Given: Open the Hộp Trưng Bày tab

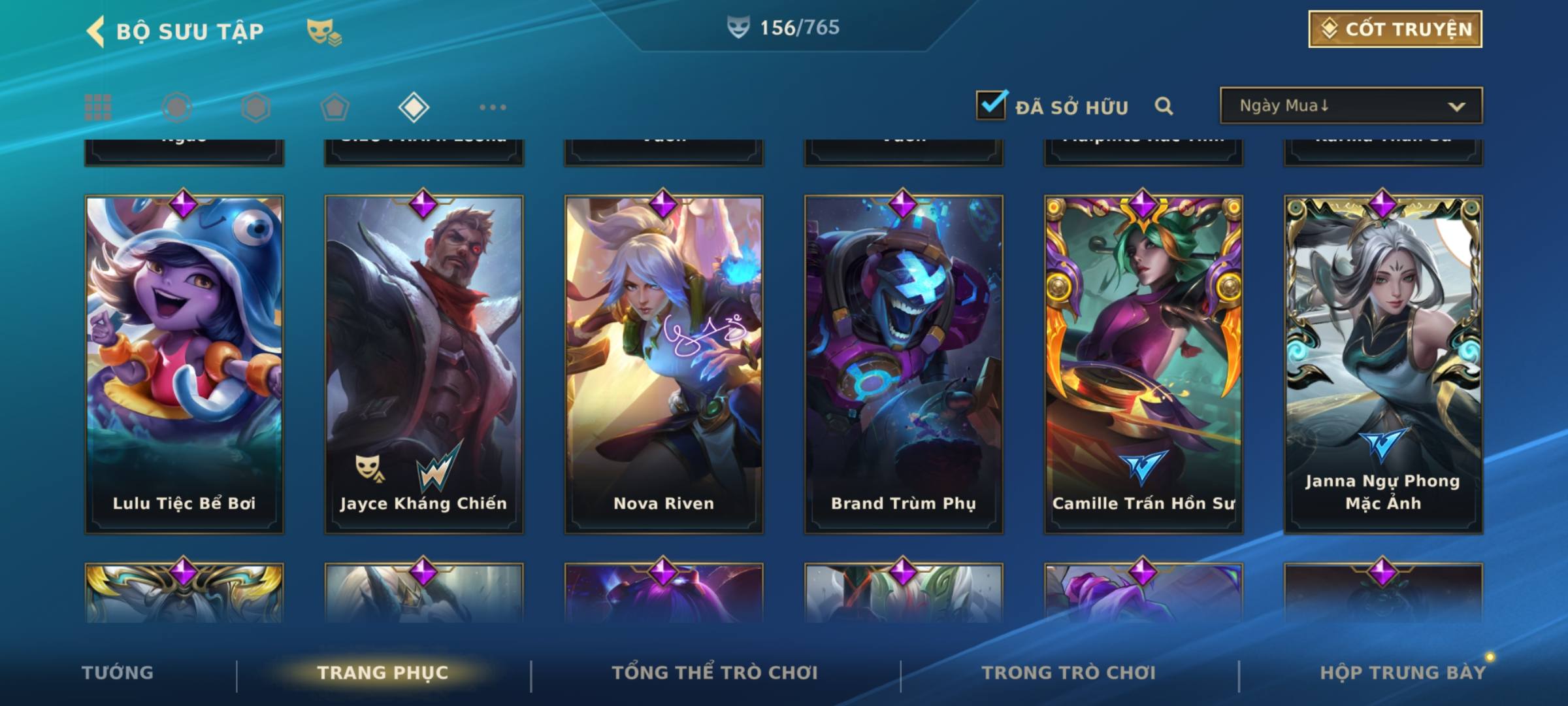Looking at the screenshot, I should click(1403, 673).
